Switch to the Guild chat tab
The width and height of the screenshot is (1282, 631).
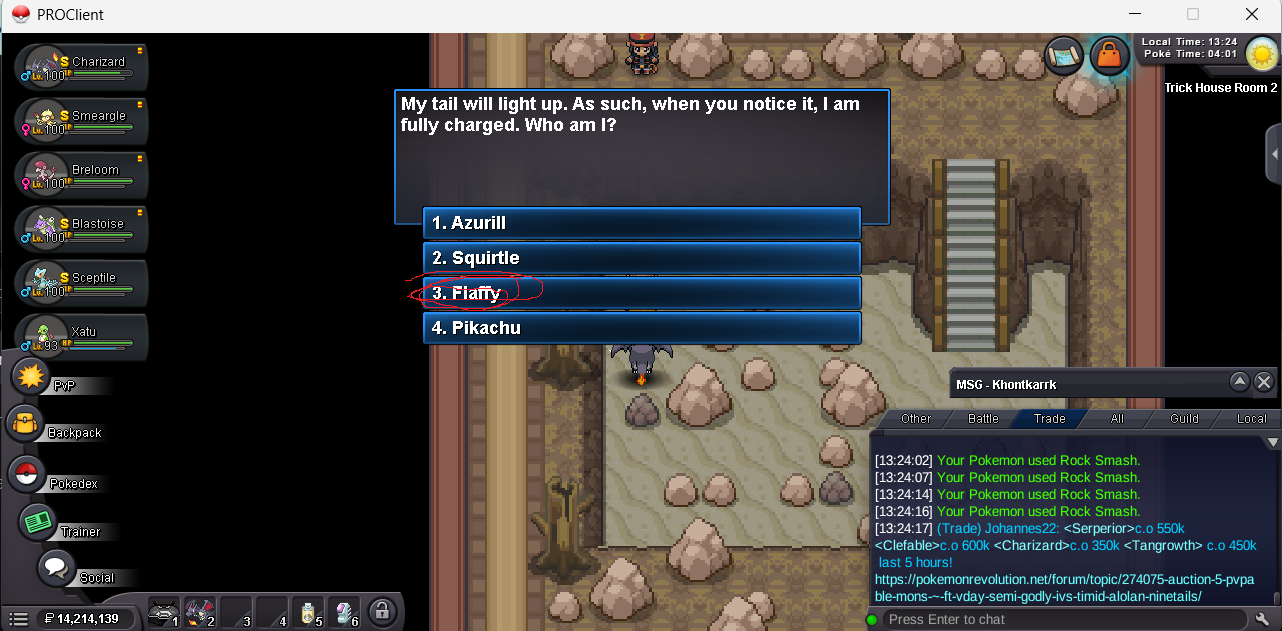1184,419
